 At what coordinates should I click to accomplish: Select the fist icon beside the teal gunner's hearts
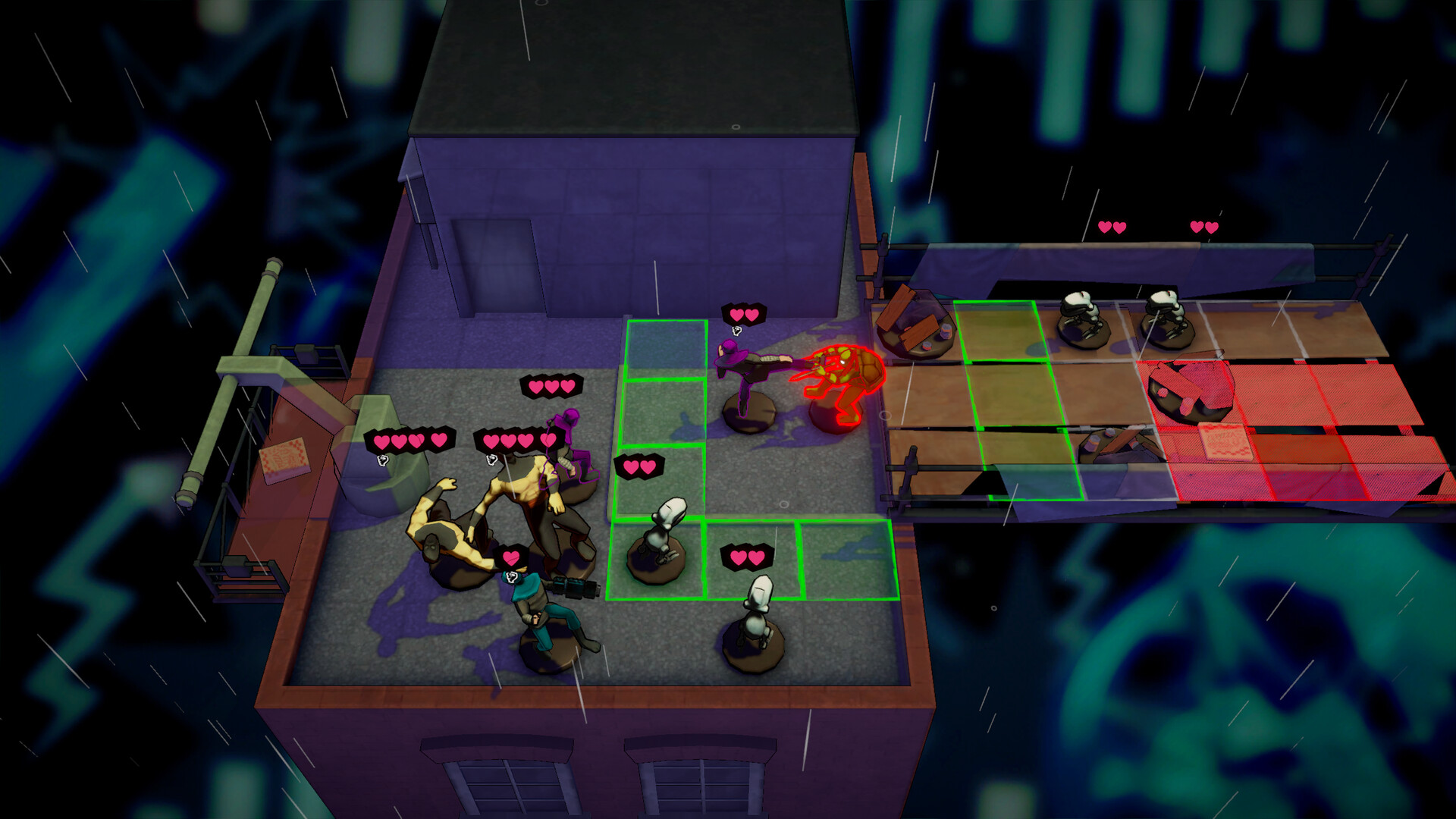pos(511,578)
